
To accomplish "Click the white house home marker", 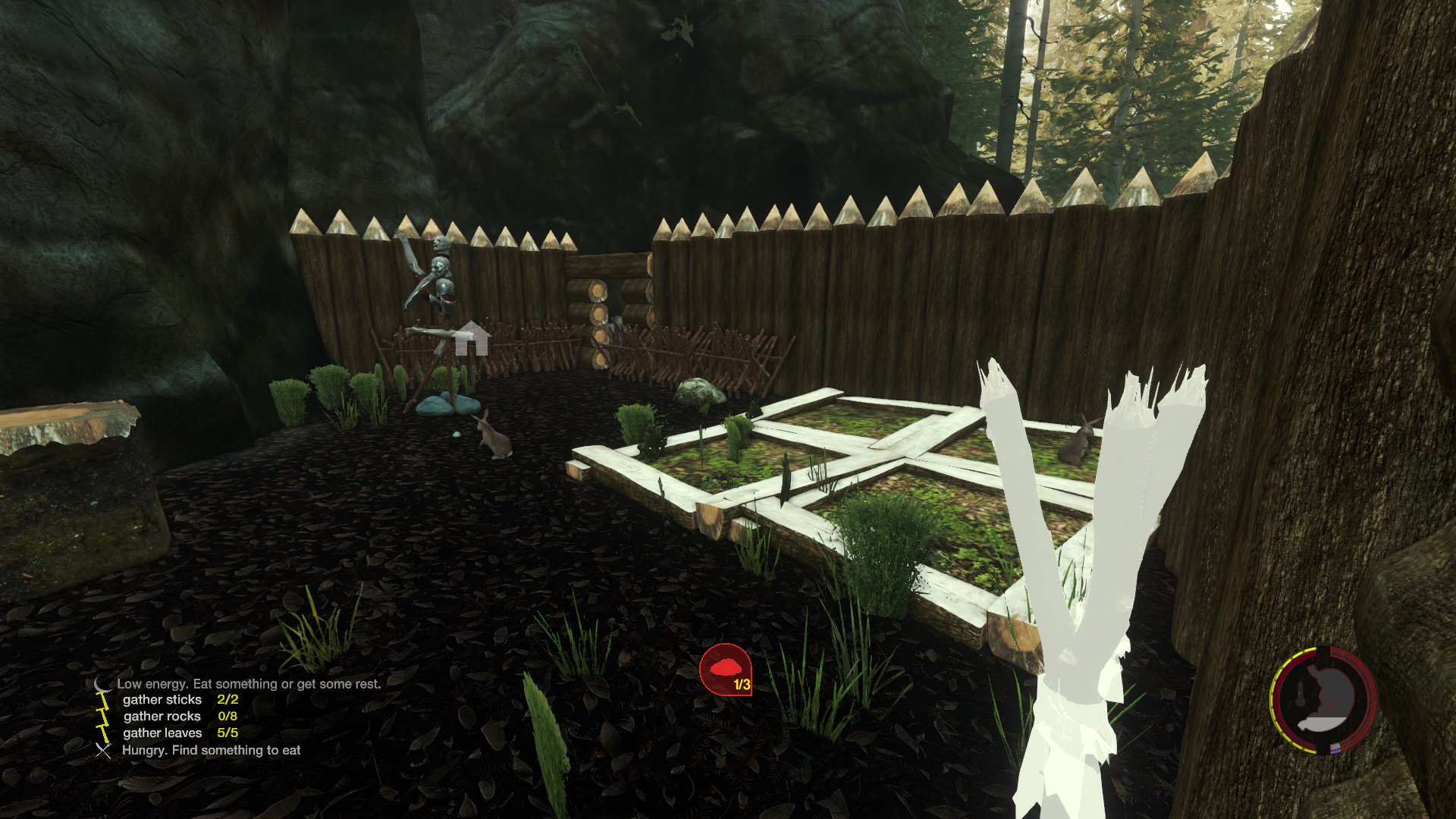I will (x=472, y=337).
